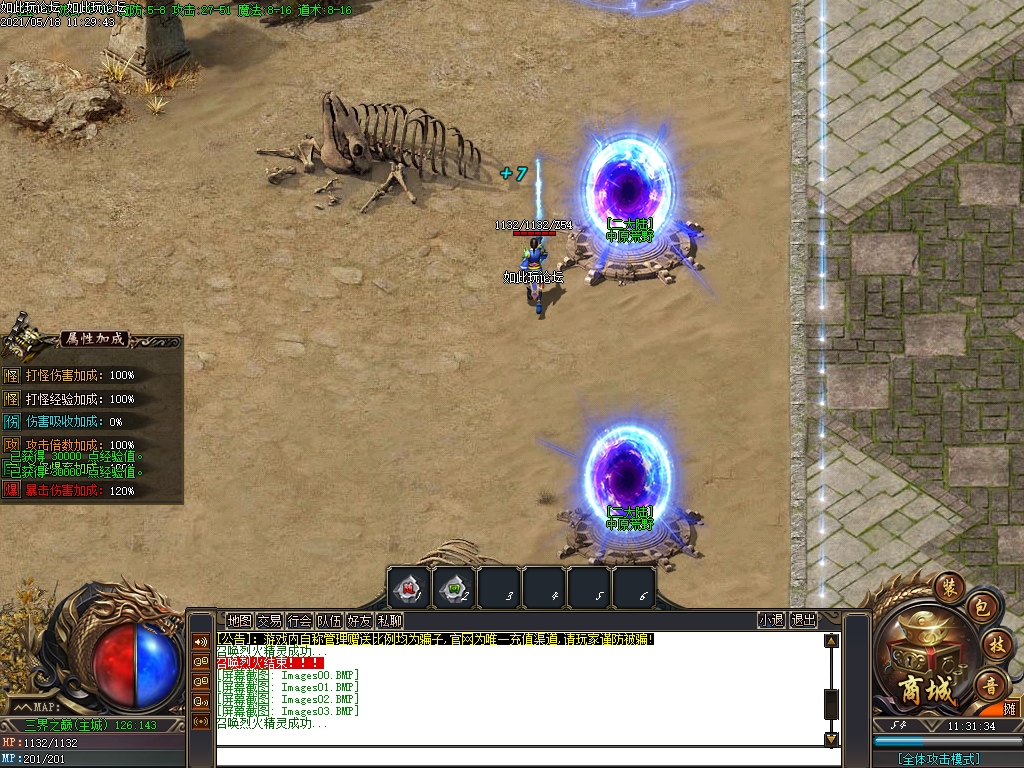Screen dimensions: 1024x768
Task: Switch the 全体攻击模式 attack mode
Action: 938,759
